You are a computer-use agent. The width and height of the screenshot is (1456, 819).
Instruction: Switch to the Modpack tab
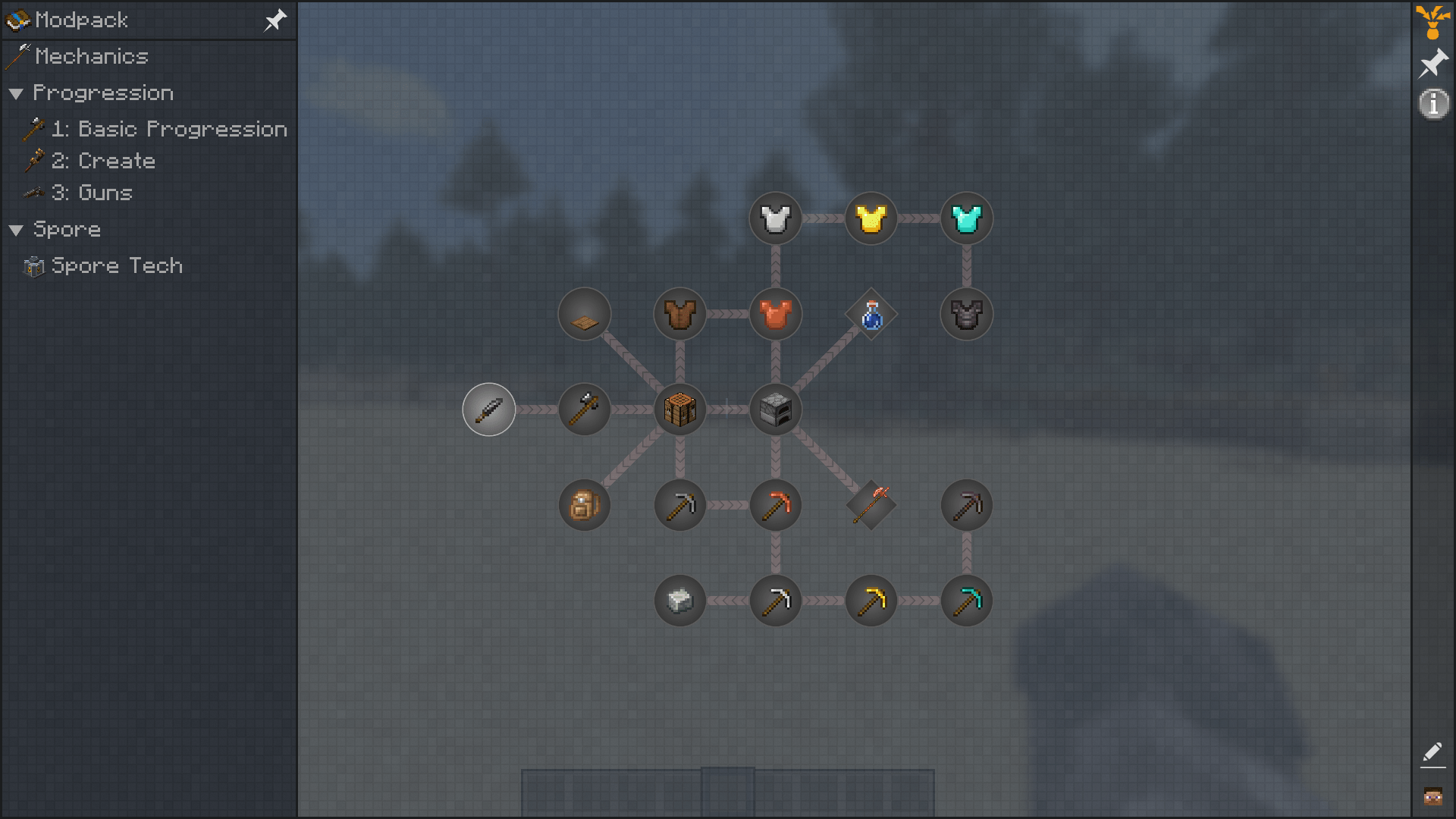(x=76, y=20)
